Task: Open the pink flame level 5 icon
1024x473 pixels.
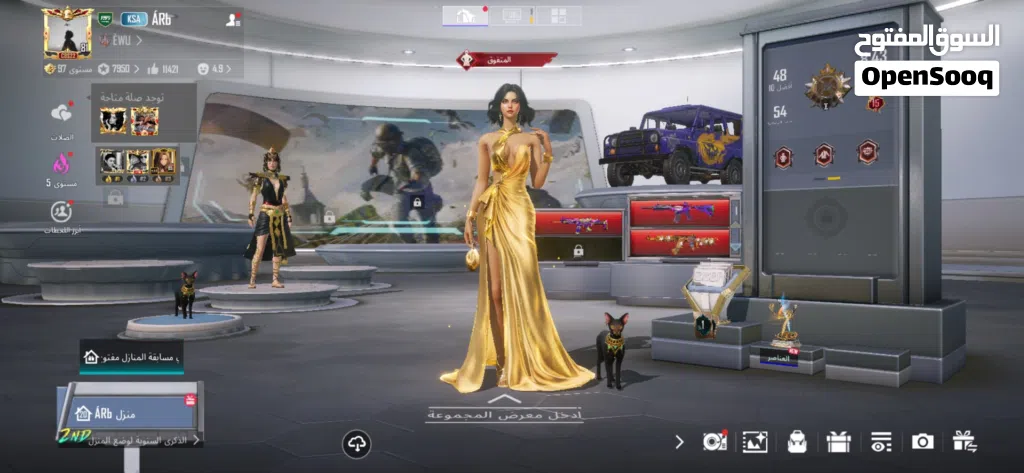Action: (62, 162)
